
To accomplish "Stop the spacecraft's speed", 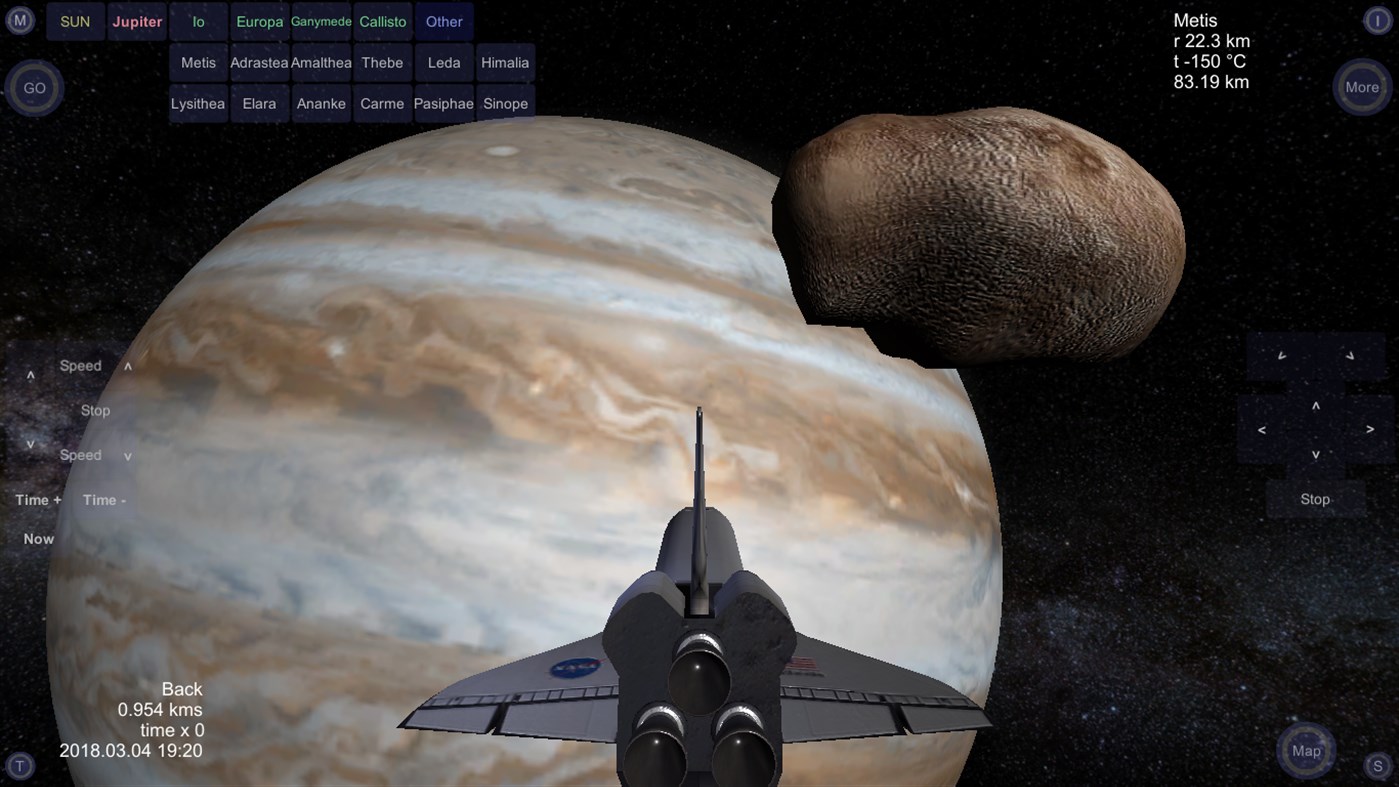I will (95, 410).
